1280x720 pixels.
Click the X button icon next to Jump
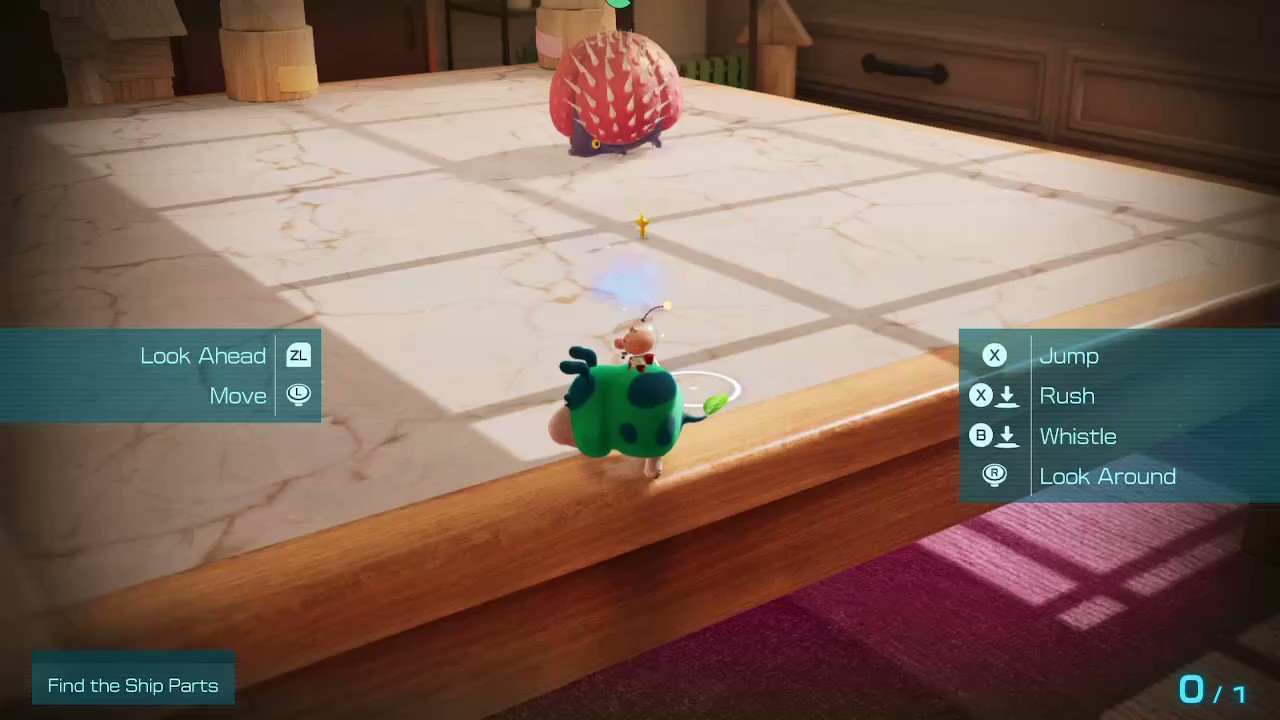994,355
